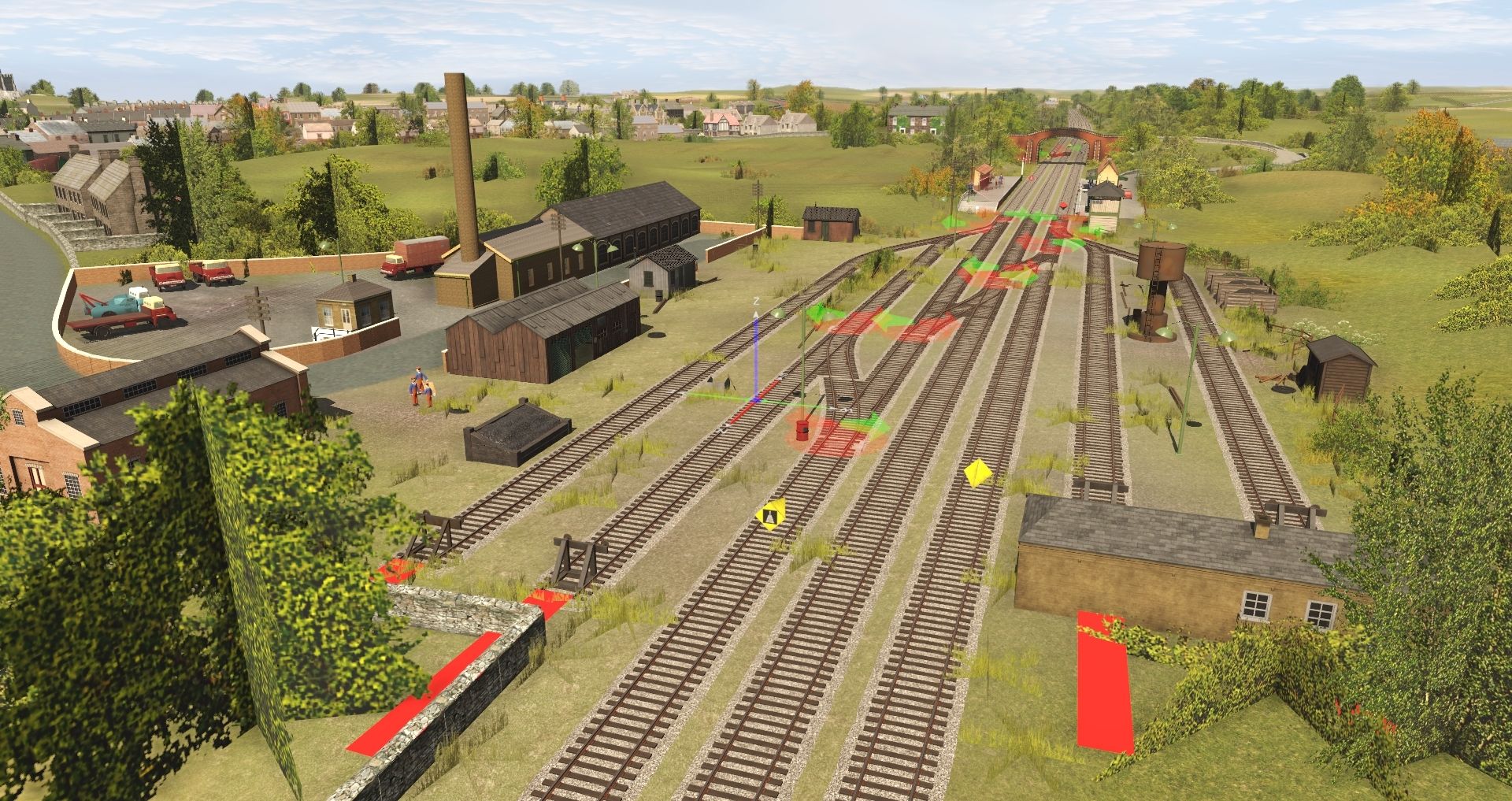This screenshot has width=1512, height=801.
Task: Select the yellow track marker with track icon
Action: click(x=770, y=515)
